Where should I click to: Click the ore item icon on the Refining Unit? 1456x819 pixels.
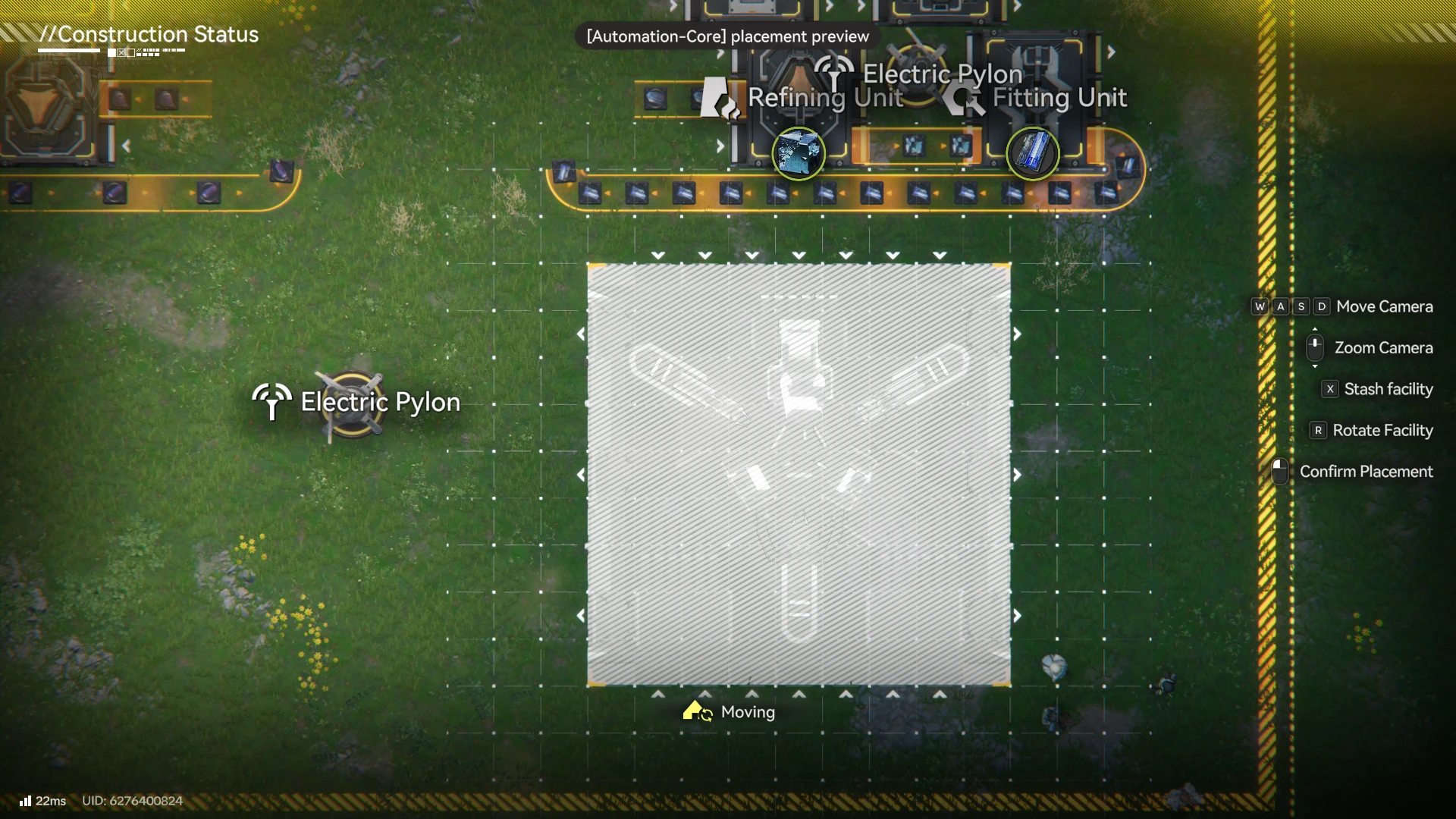(x=799, y=154)
